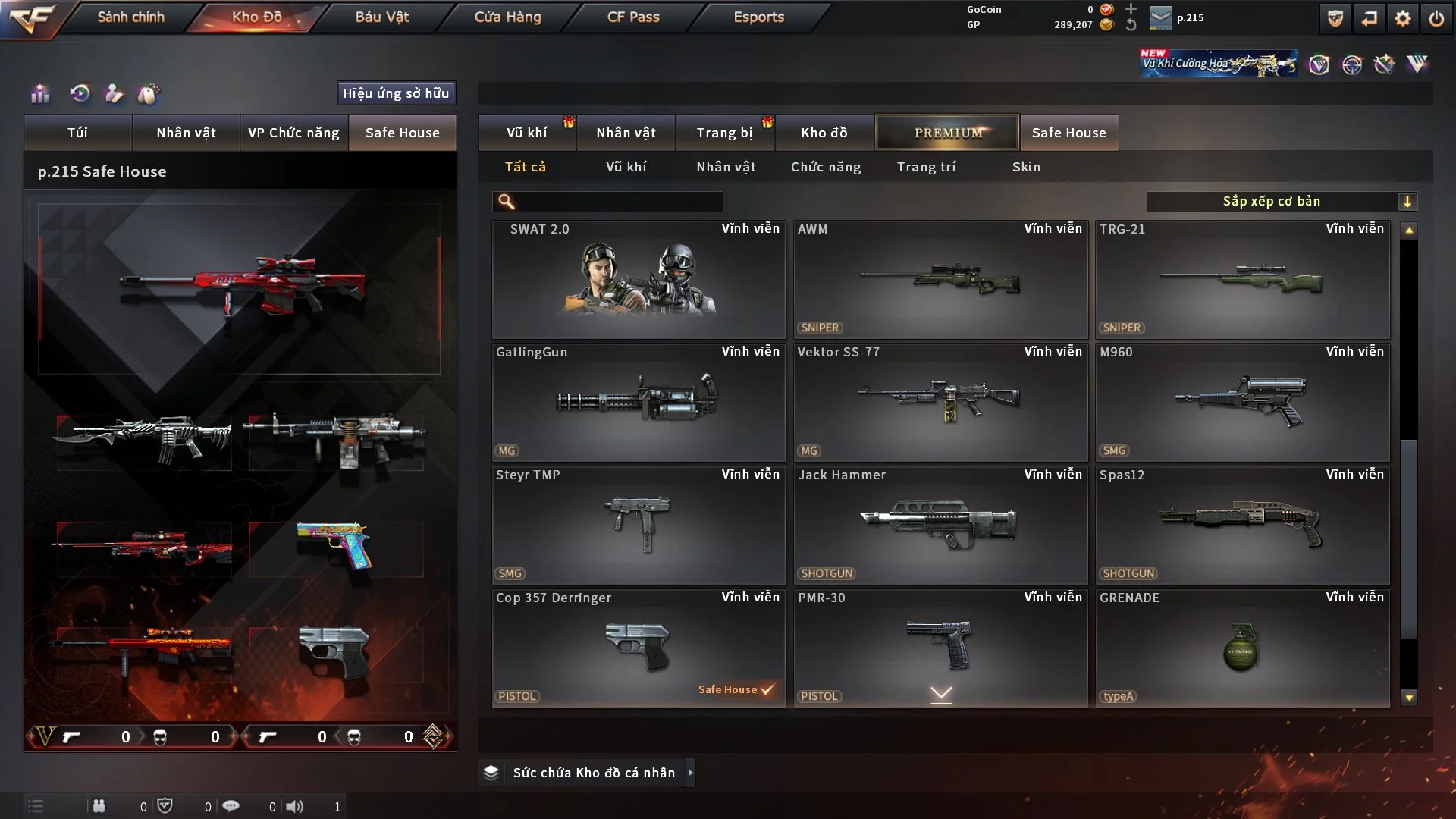Choose the Skin filter
1456x819 pixels.
1026,167
